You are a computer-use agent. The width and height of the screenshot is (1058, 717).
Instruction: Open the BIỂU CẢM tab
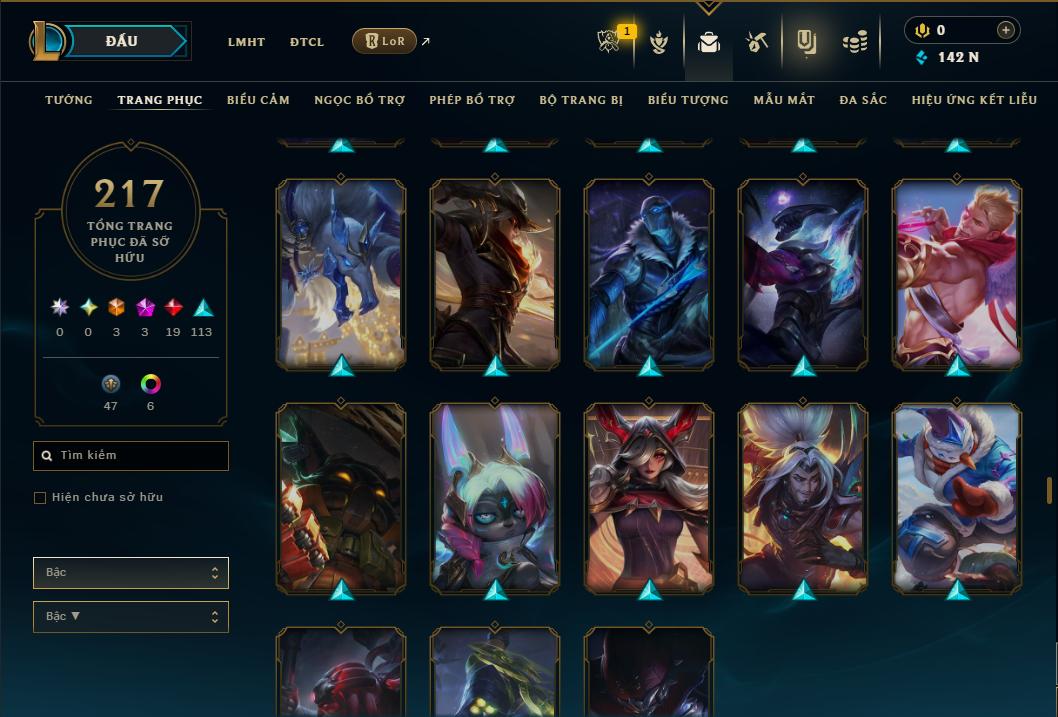(258, 100)
